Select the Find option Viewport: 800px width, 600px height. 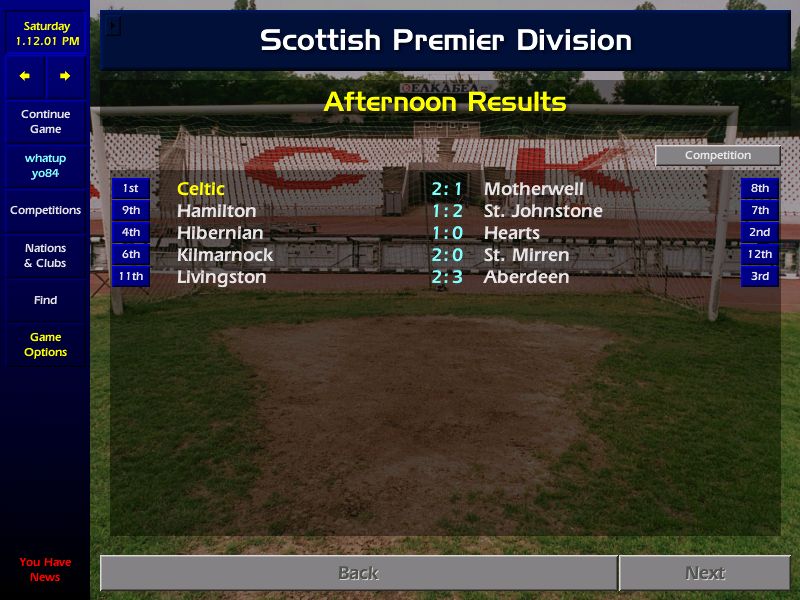tap(45, 300)
